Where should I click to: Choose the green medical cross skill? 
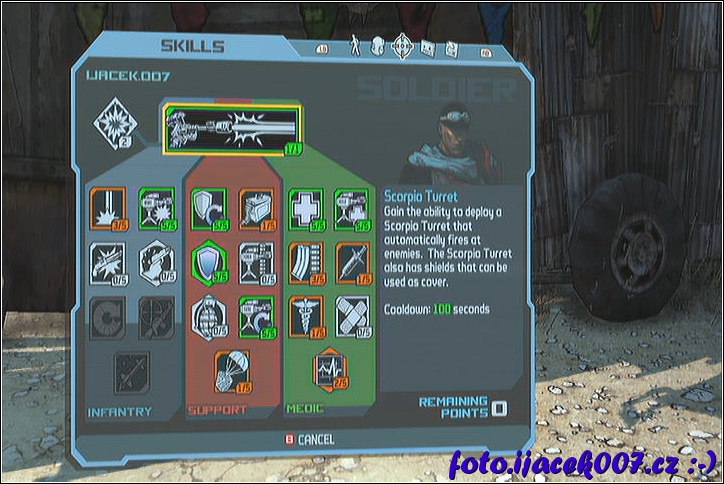coord(306,207)
